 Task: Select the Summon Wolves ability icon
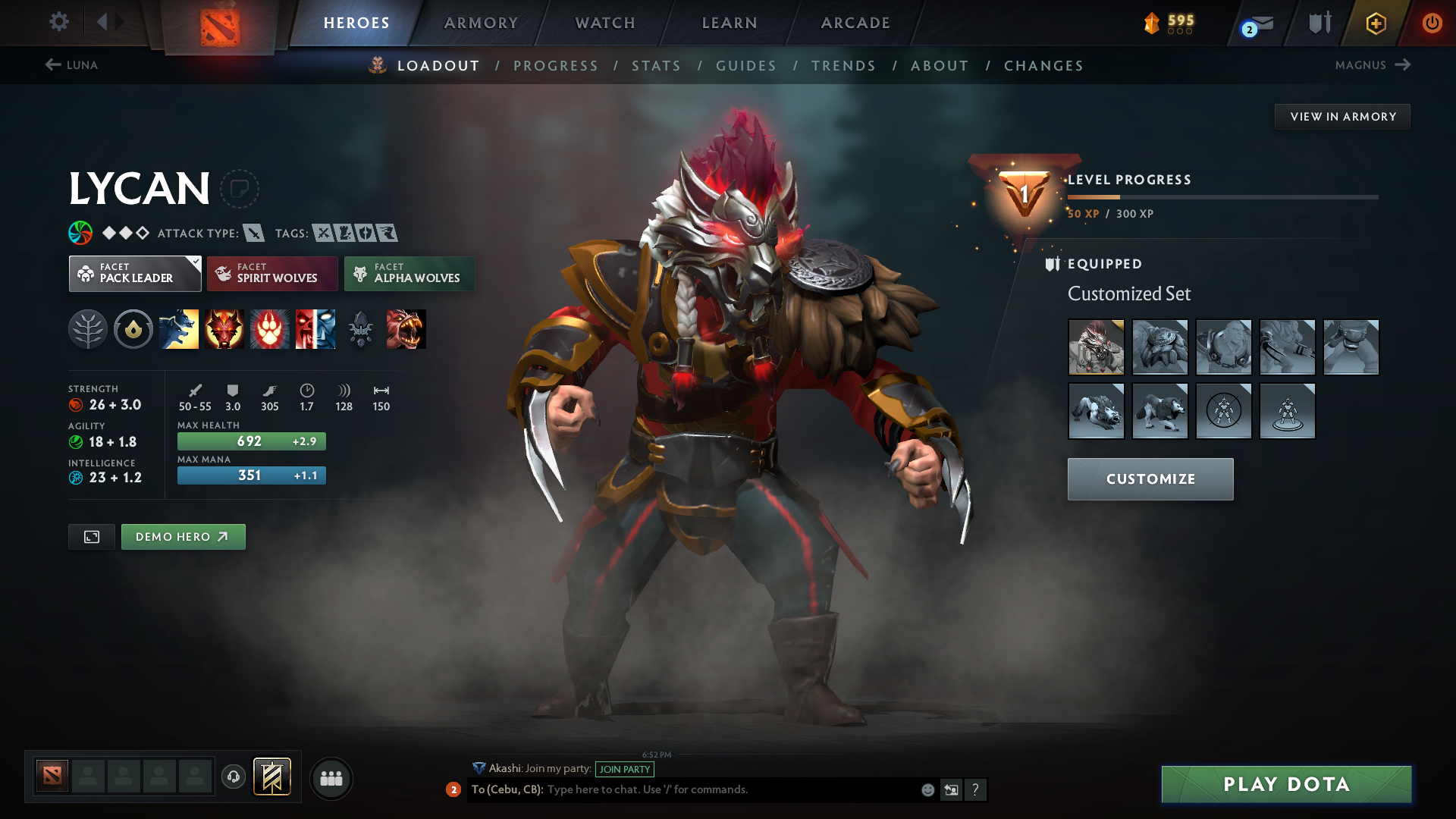click(179, 329)
